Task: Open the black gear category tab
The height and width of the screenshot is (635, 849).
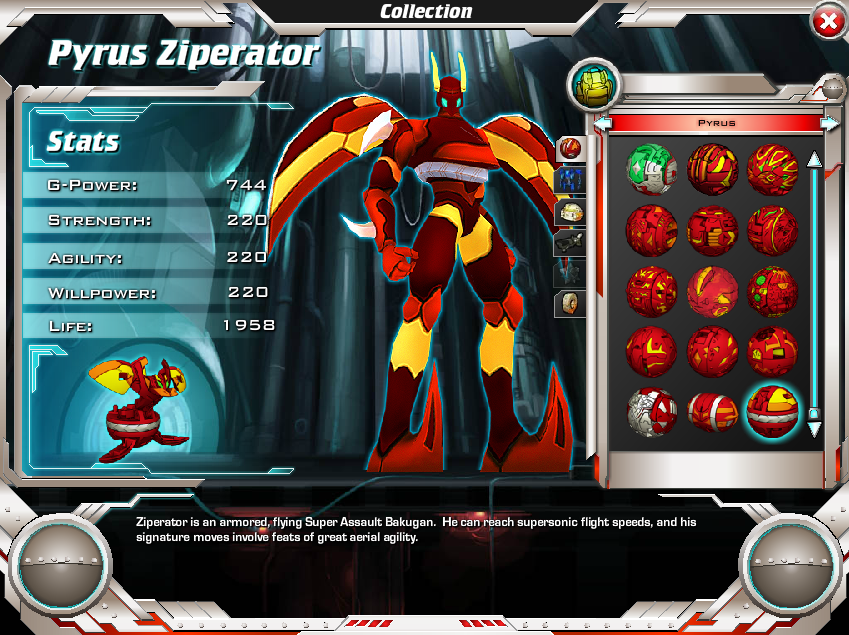Action: (570, 242)
